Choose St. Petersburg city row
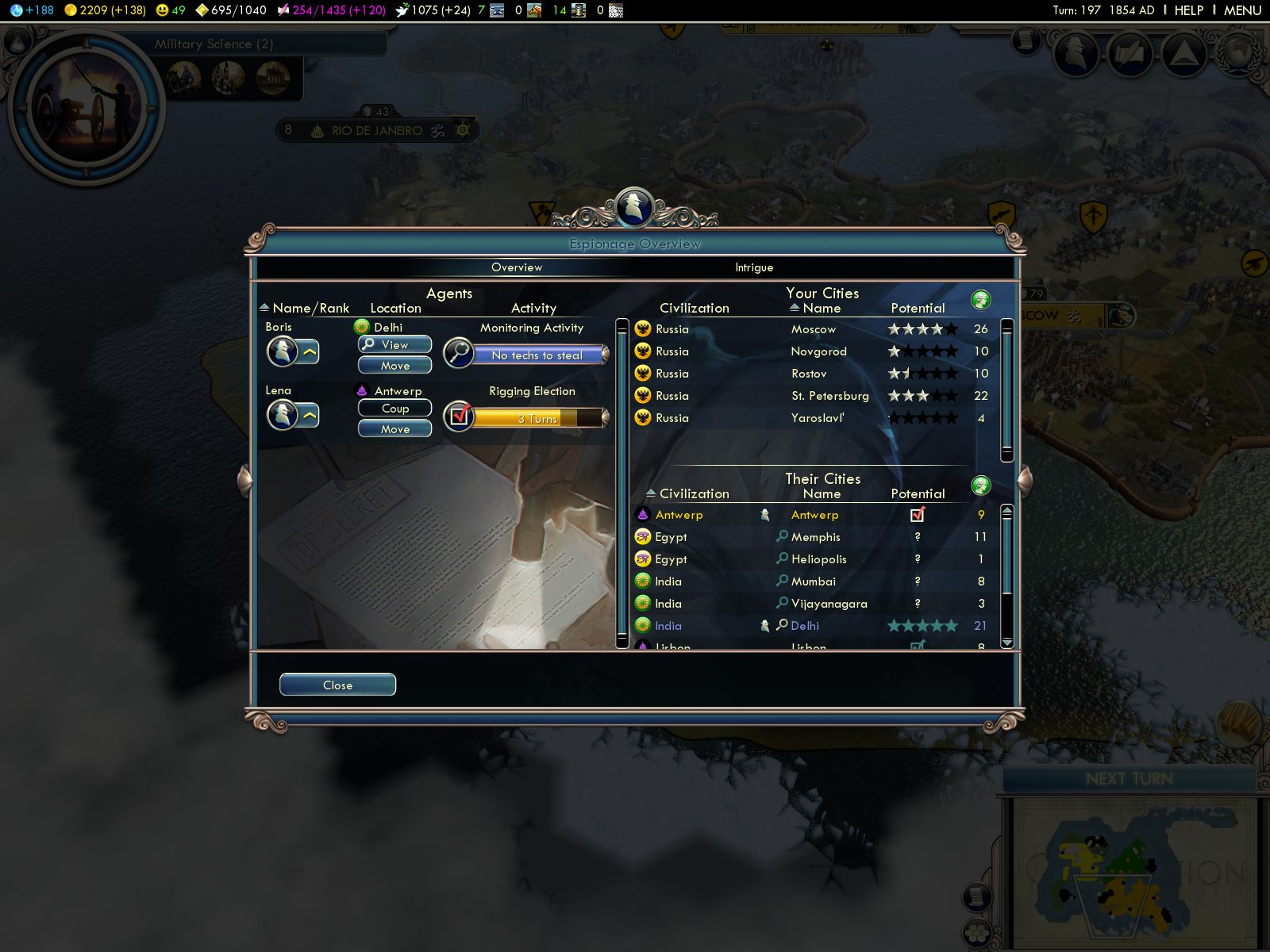The image size is (1270, 952). [829, 396]
